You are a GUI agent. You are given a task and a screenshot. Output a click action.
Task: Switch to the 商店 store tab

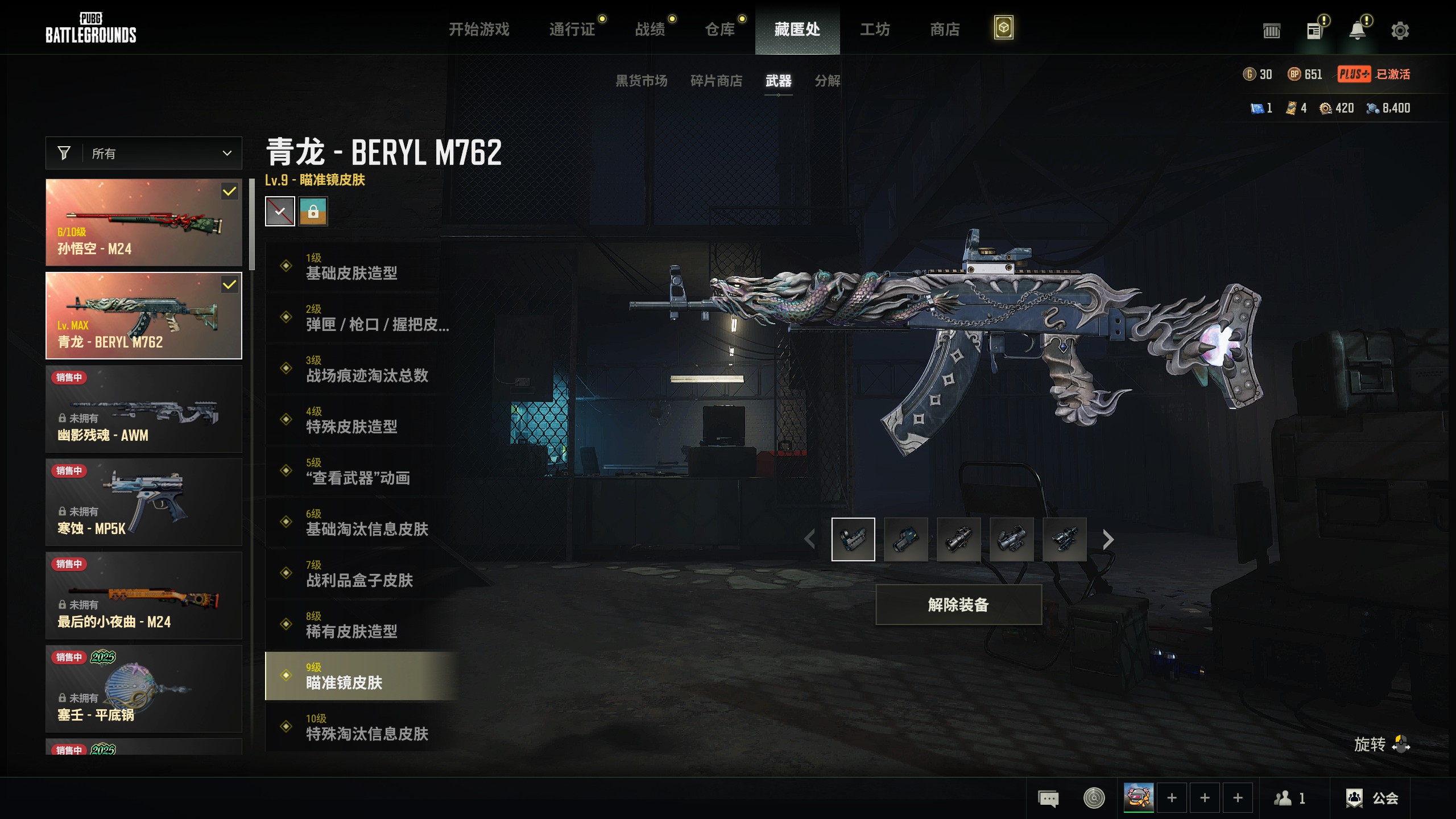(945, 29)
